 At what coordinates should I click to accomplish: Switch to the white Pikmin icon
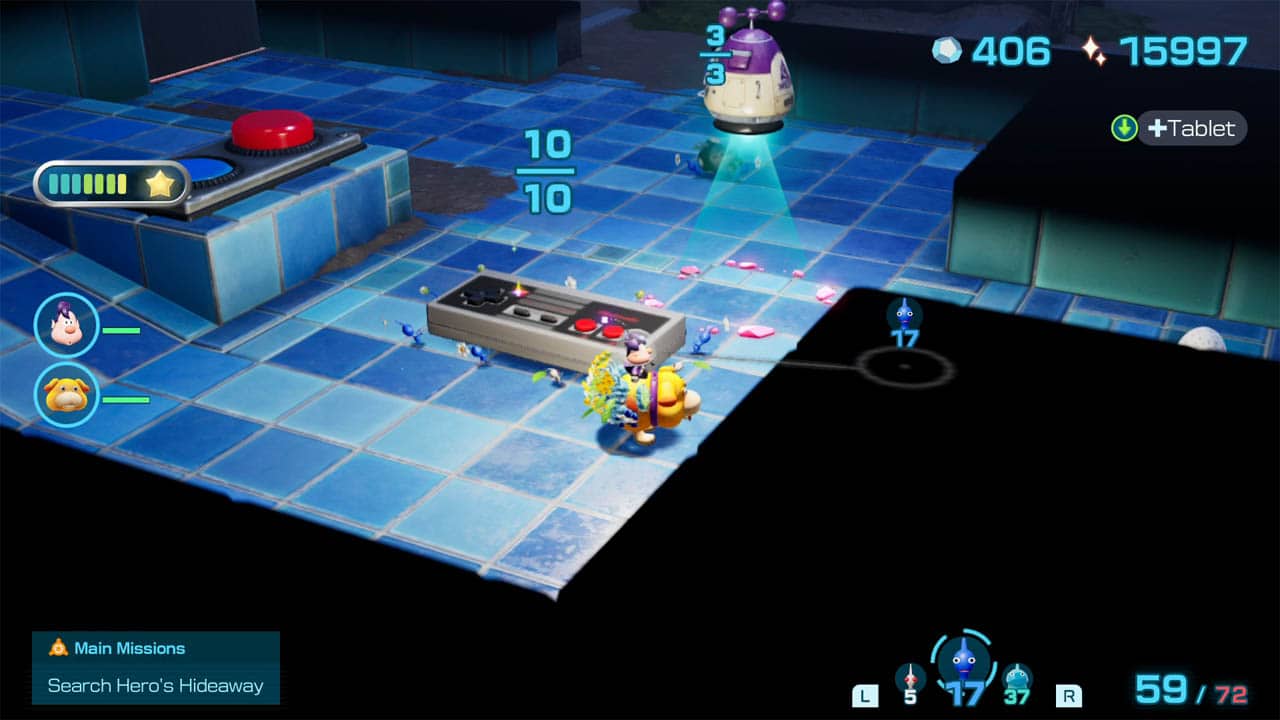point(909,678)
